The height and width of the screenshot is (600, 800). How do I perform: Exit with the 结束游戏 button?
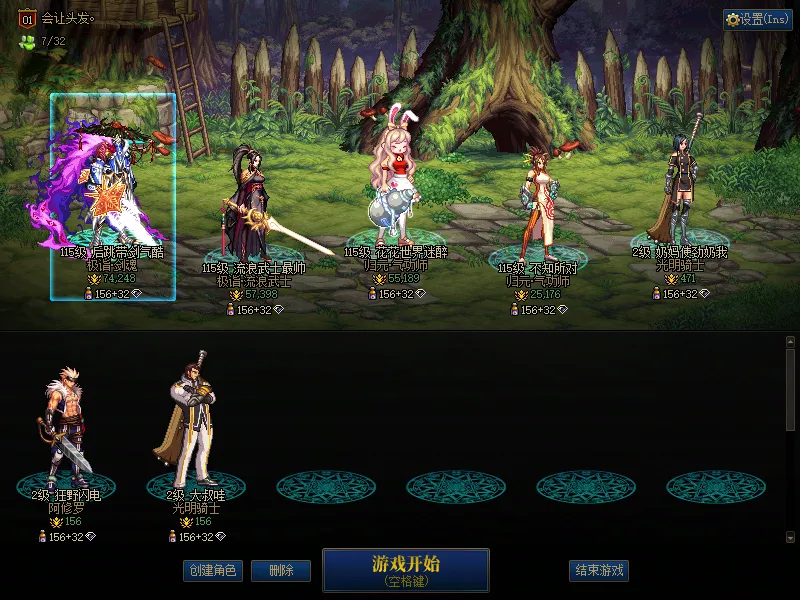(599, 571)
